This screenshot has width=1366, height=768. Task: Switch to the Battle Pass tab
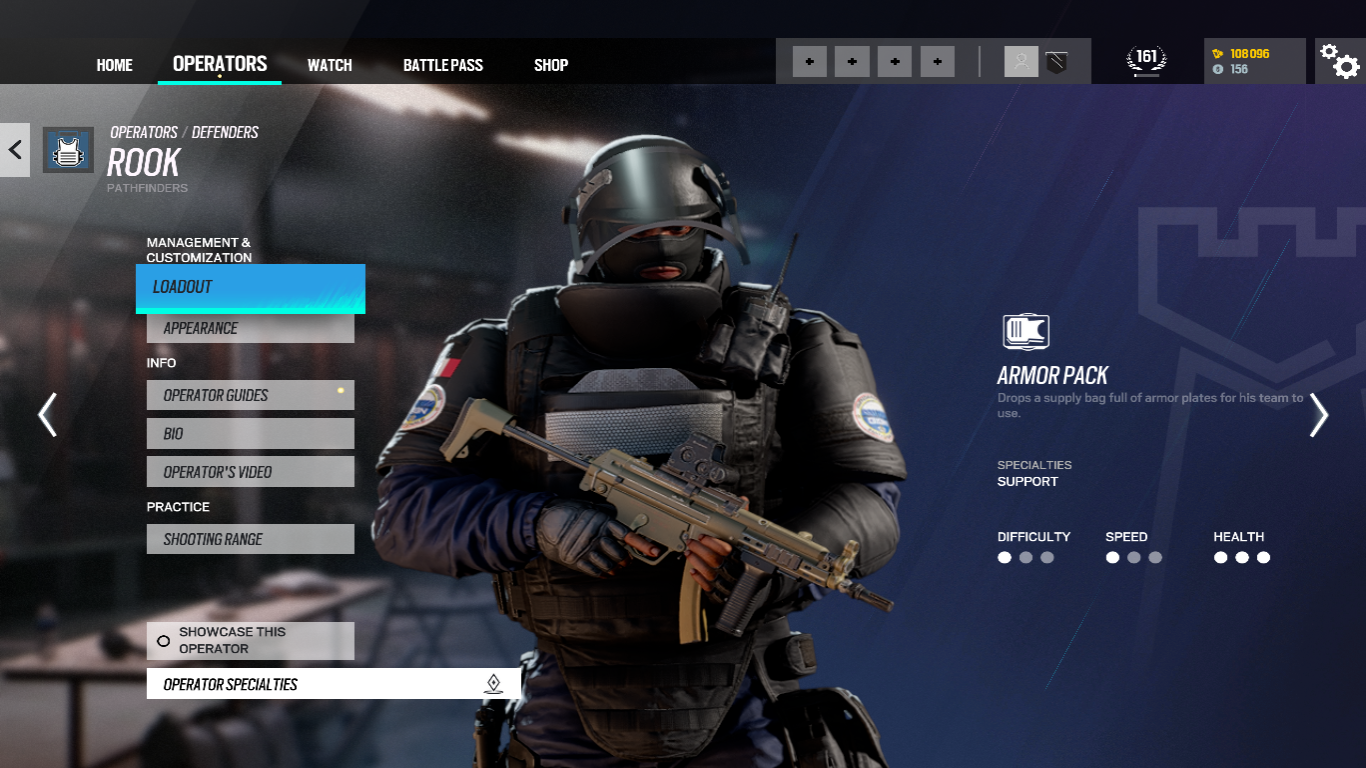[443, 64]
